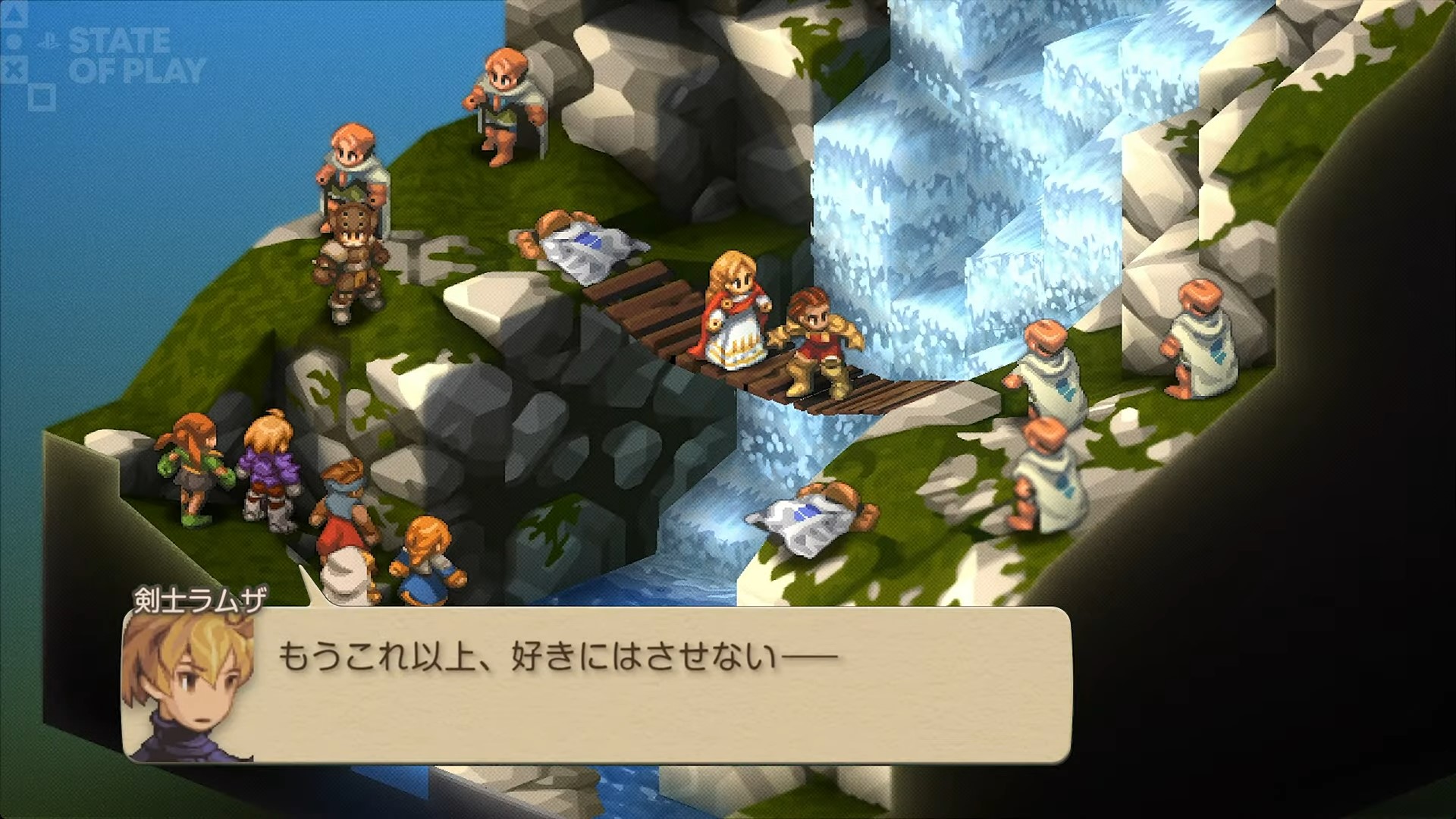Click the PlayStation X button icon

click(x=13, y=68)
